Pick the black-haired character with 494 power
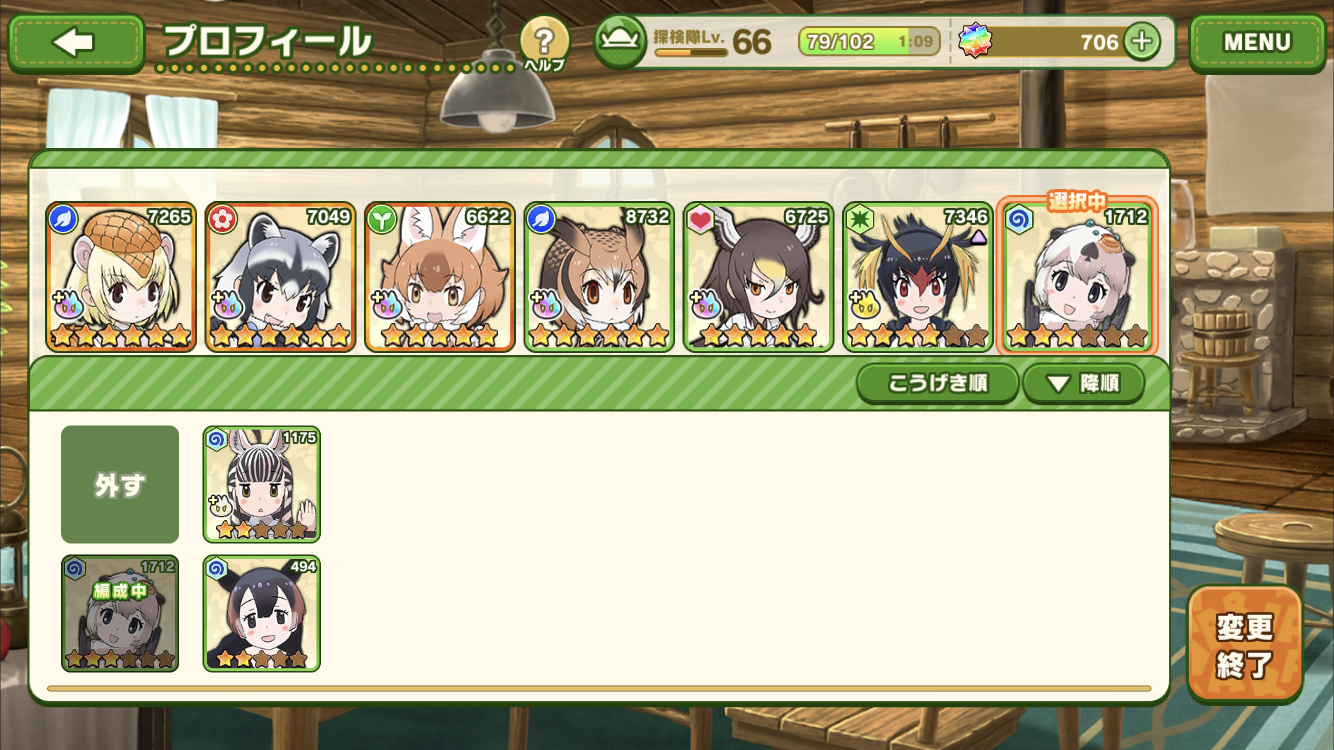 coord(262,613)
